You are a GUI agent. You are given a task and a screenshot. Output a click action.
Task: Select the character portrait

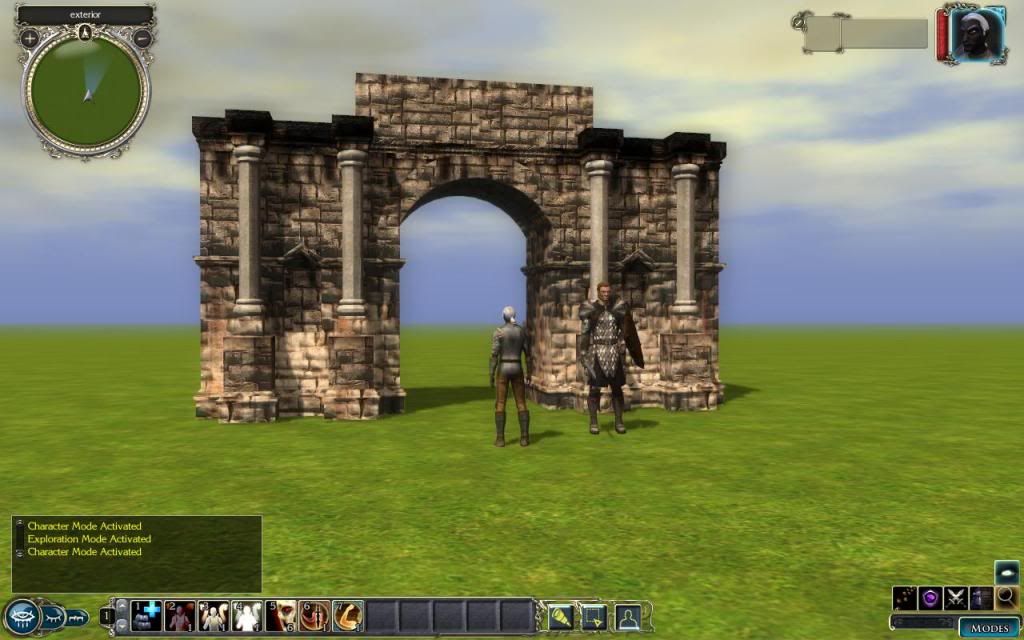[975, 35]
